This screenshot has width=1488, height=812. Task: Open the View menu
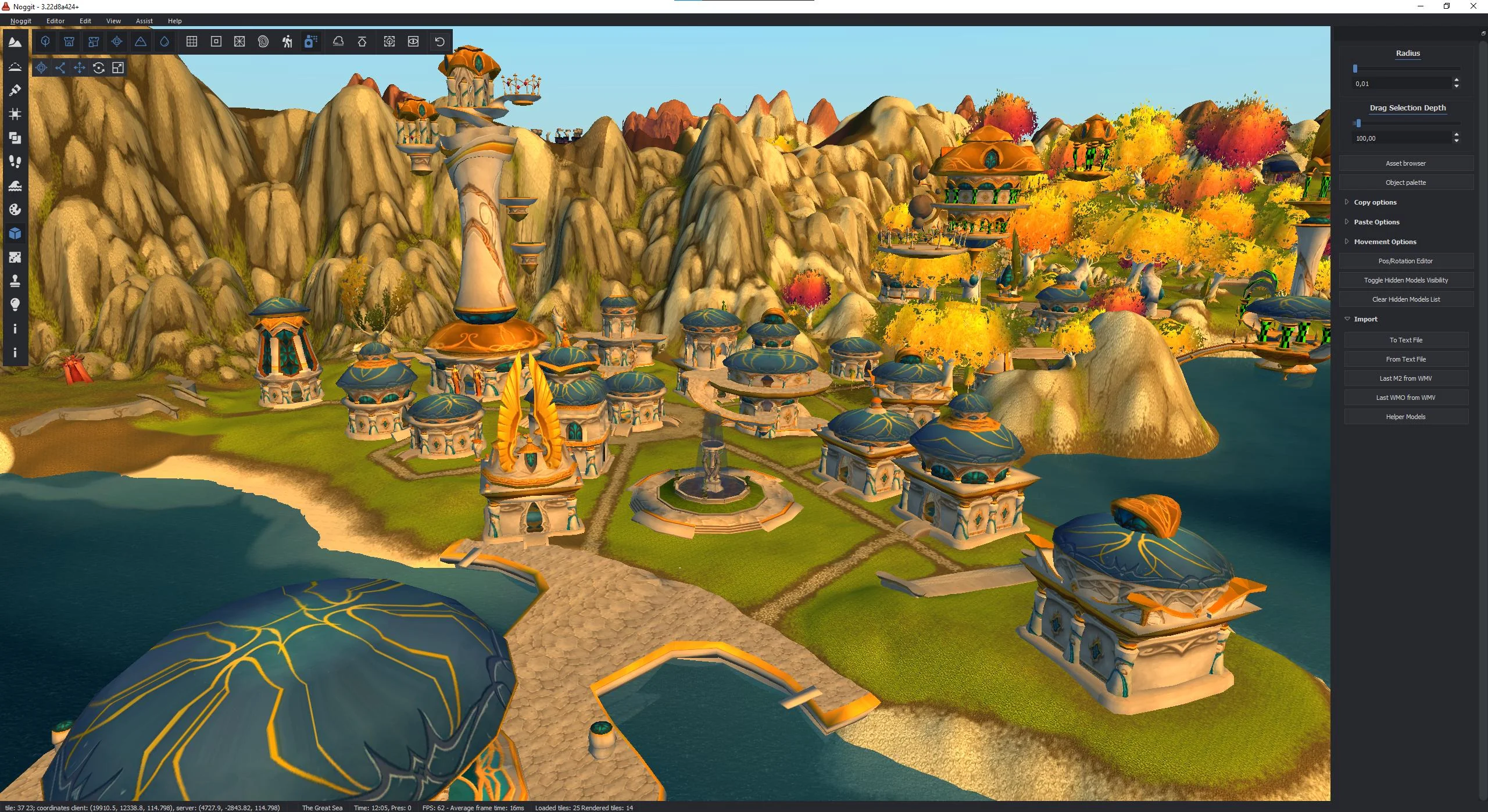(113, 21)
